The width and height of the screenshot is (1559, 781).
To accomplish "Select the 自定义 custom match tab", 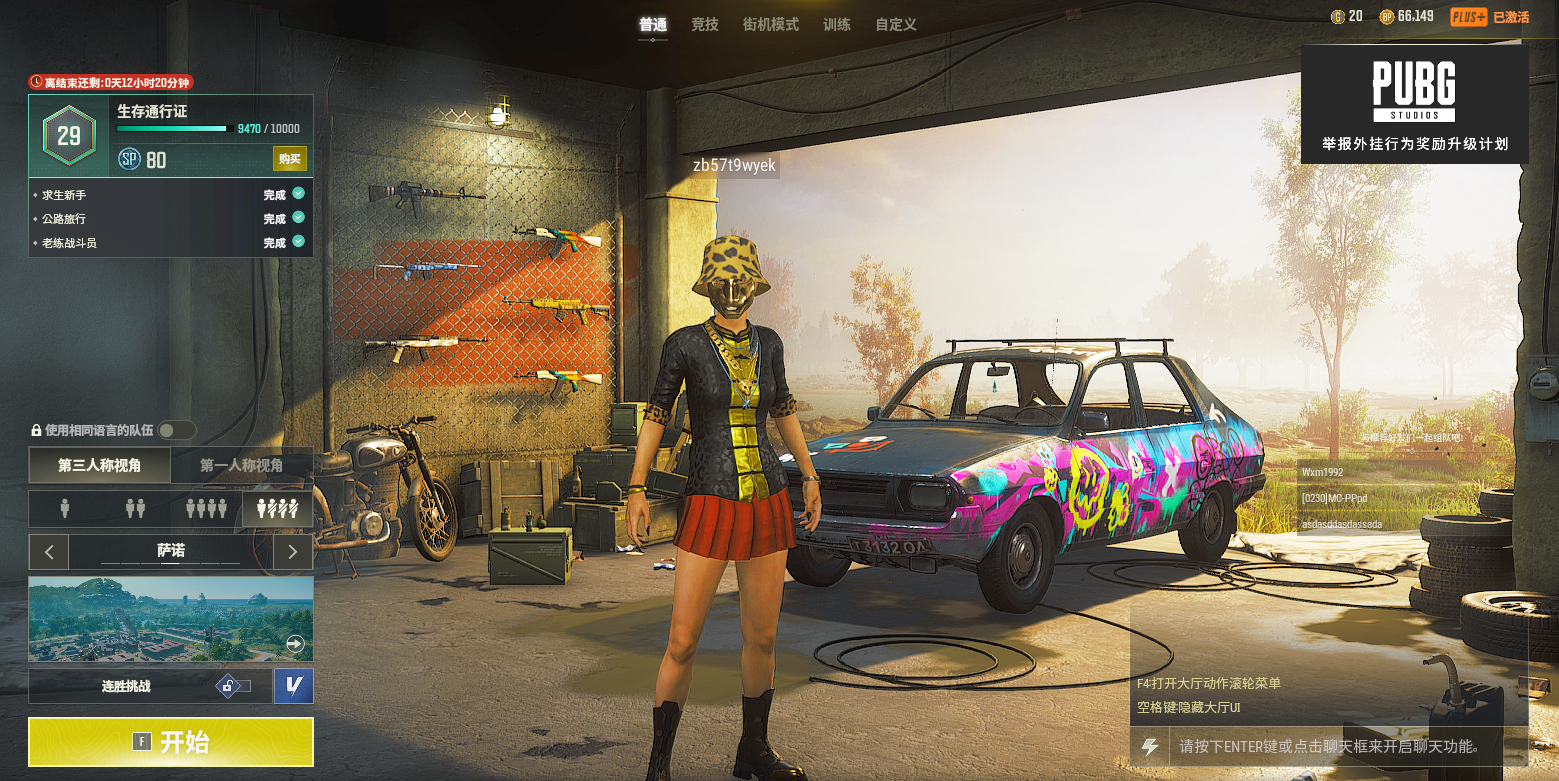I will click(x=896, y=24).
